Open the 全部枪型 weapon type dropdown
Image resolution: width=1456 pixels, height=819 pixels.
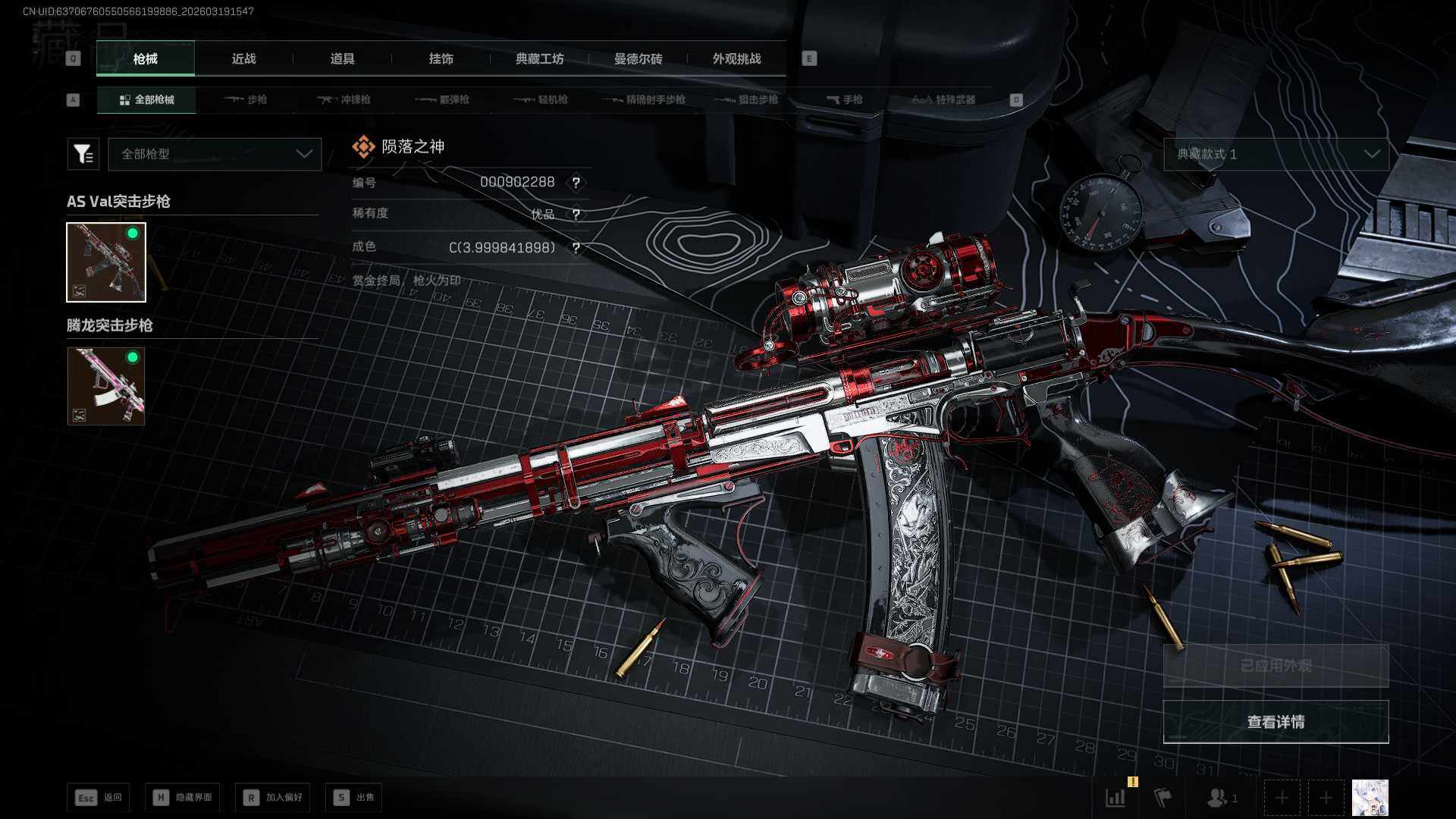point(215,154)
